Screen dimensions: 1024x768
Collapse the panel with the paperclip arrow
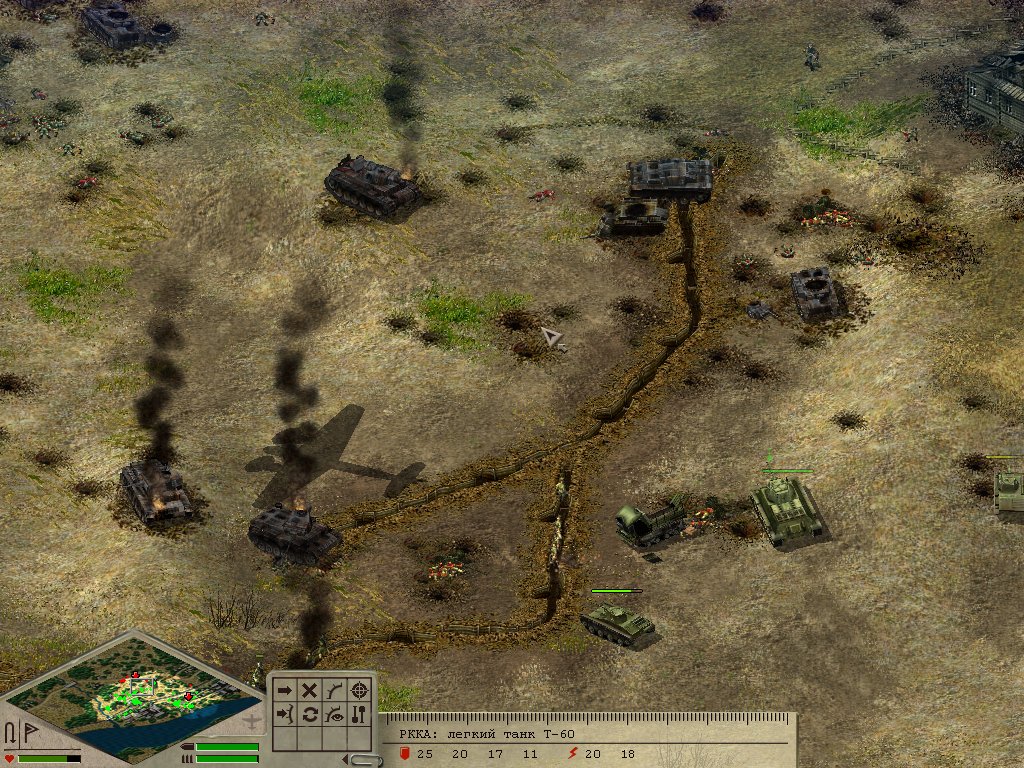coord(361,760)
